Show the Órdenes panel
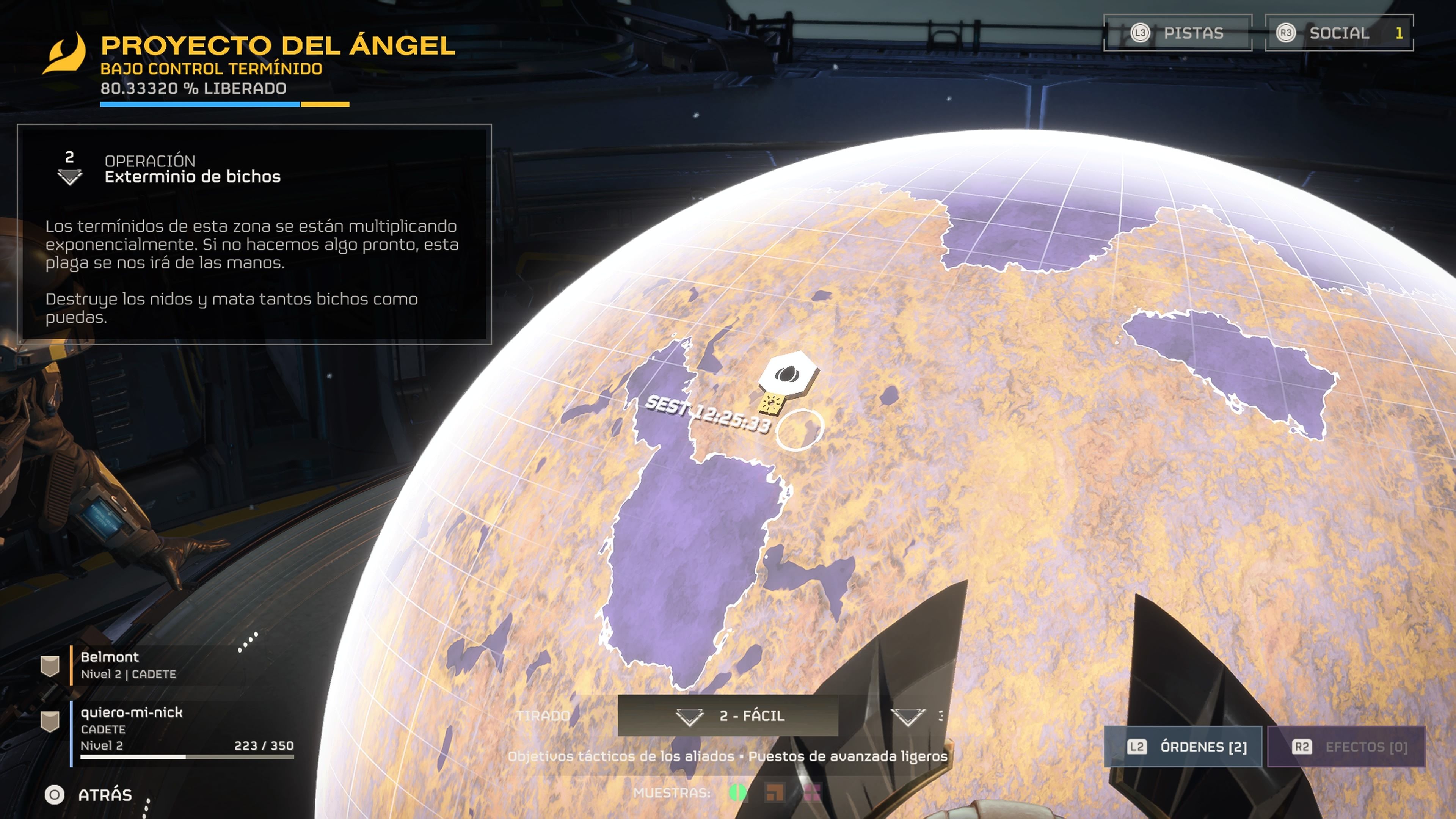The height and width of the screenshot is (819, 1456). 1183,747
